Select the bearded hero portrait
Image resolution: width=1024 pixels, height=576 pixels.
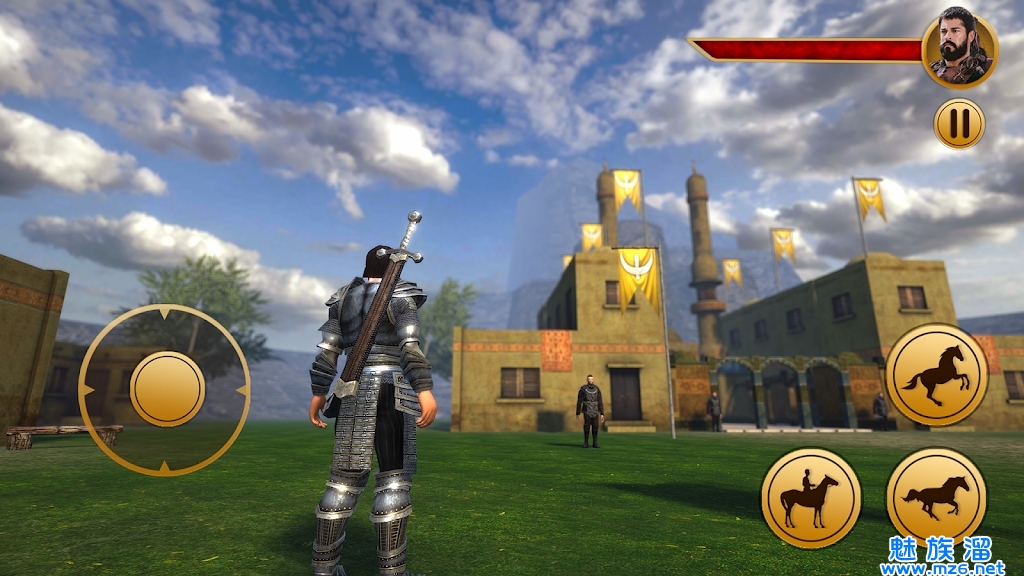(959, 51)
